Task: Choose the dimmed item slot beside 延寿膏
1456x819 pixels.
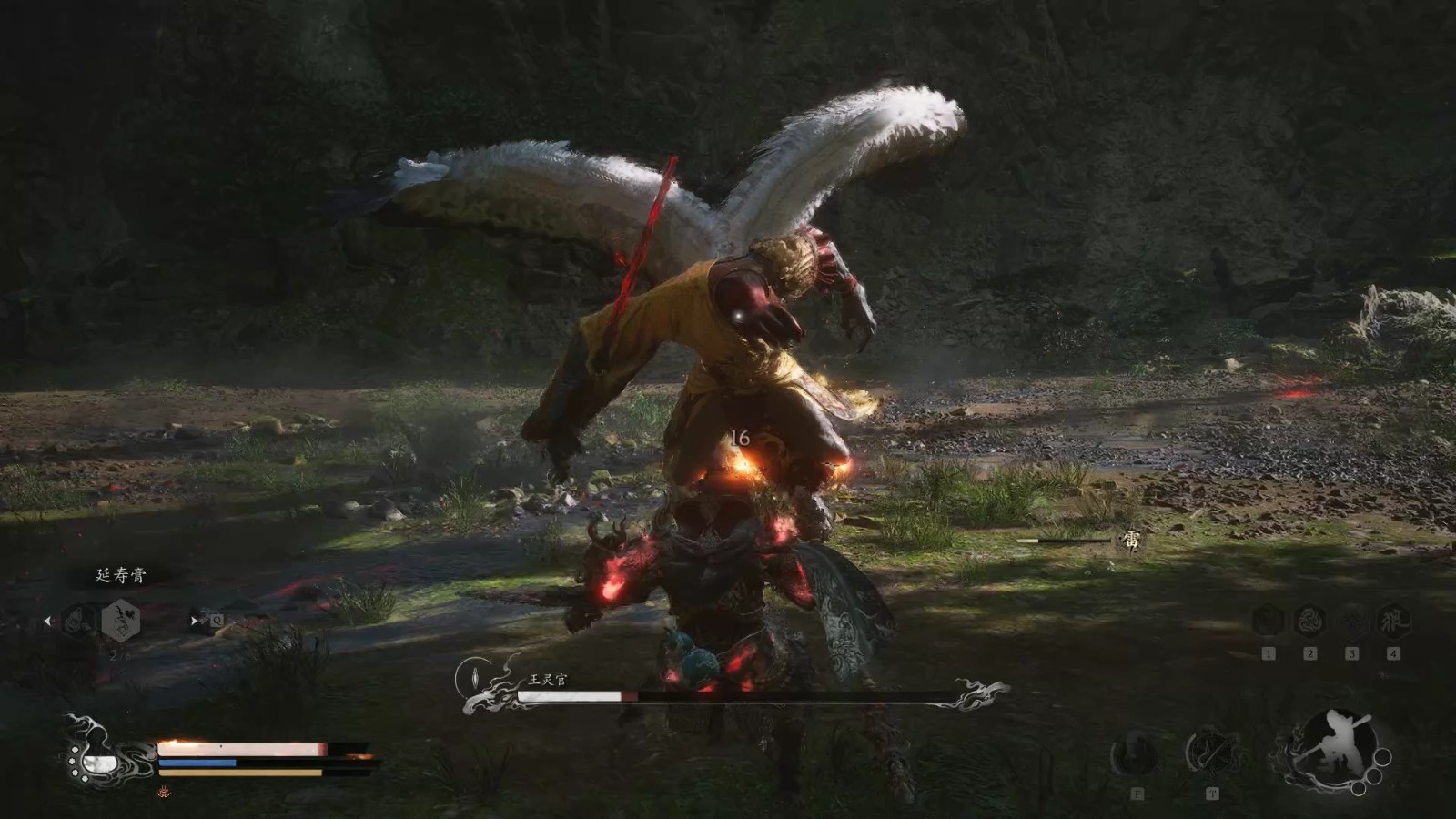Action: coord(78,621)
